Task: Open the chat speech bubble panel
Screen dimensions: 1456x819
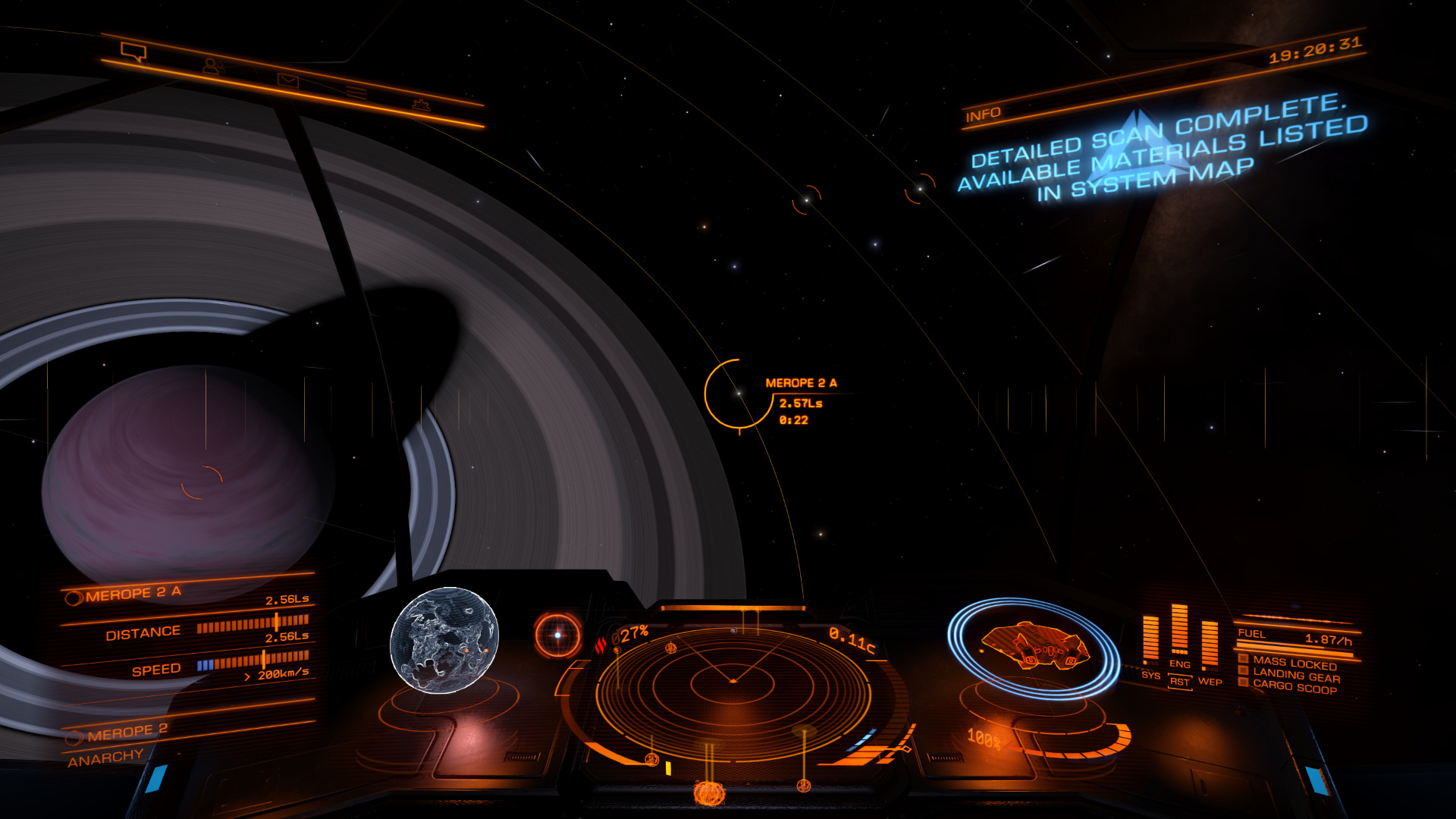Action: (x=133, y=52)
